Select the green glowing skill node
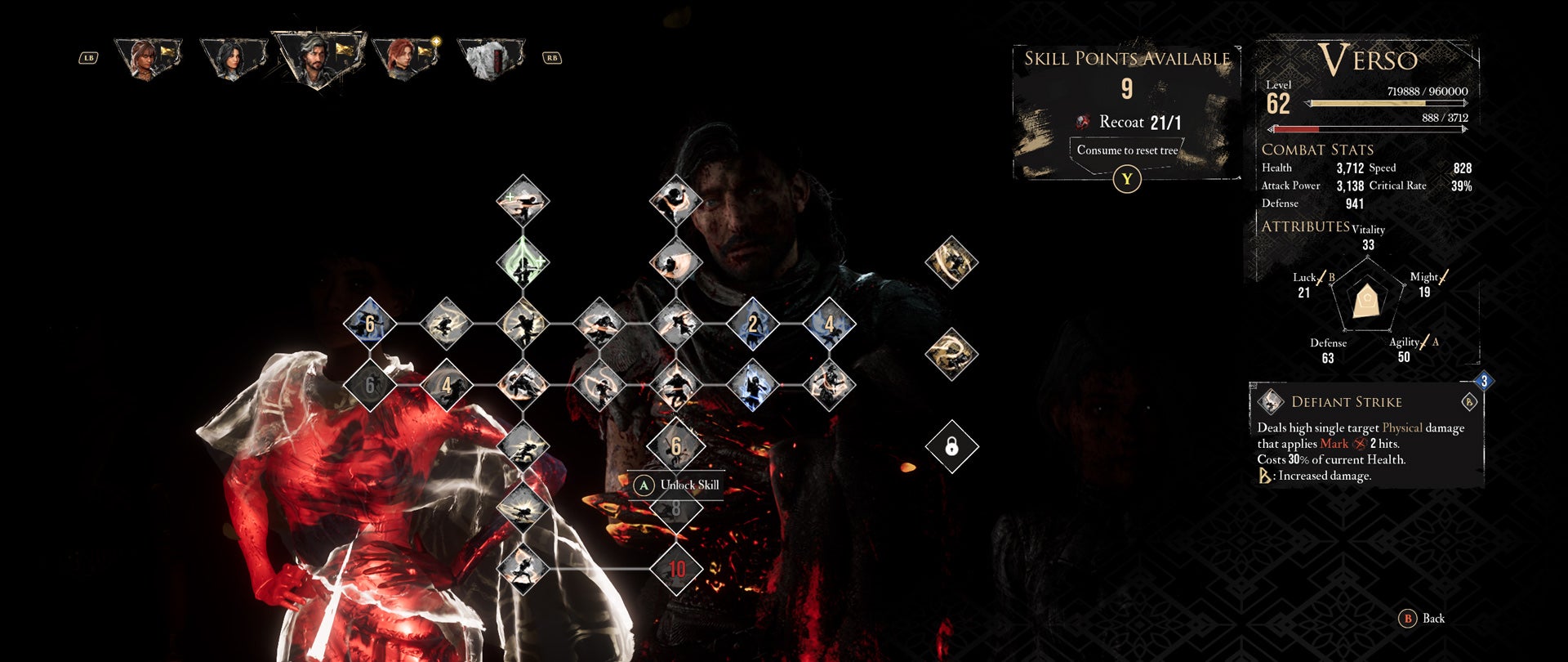The image size is (1568, 662). point(523,262)
